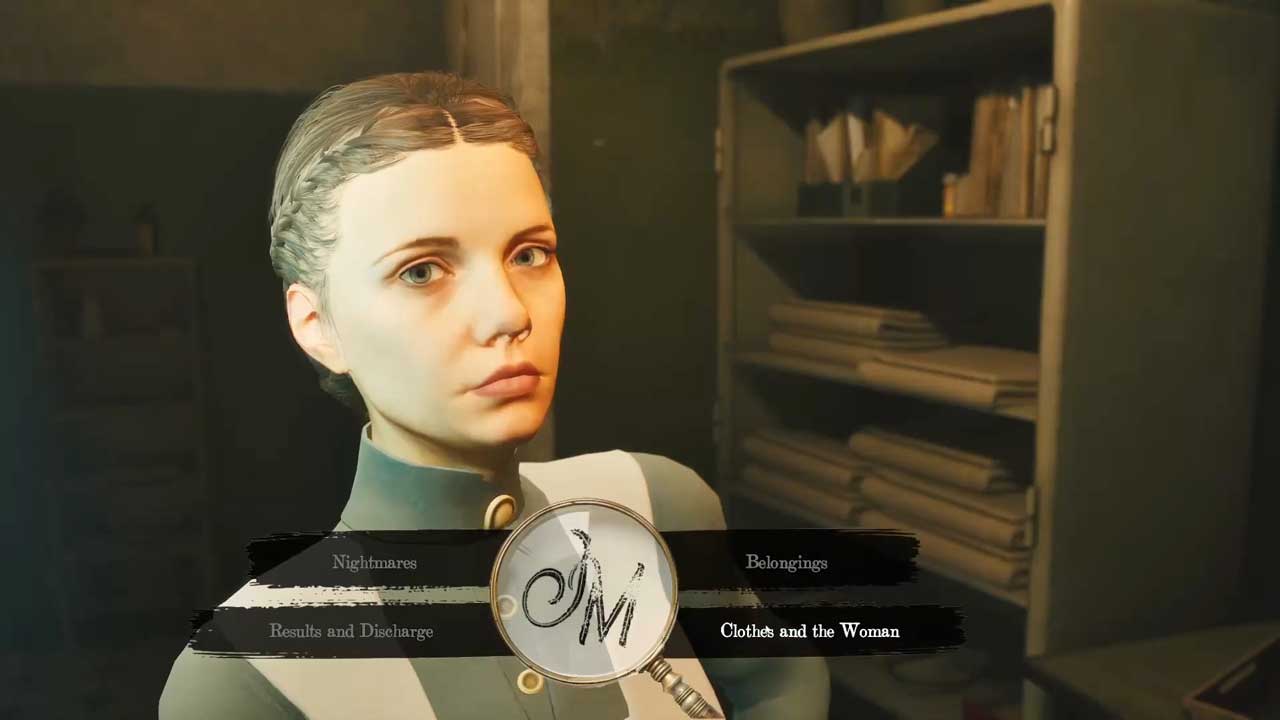Pick the Clothes and the Woman option
Screen dimensions: 1280x720
tap(809, 631)
